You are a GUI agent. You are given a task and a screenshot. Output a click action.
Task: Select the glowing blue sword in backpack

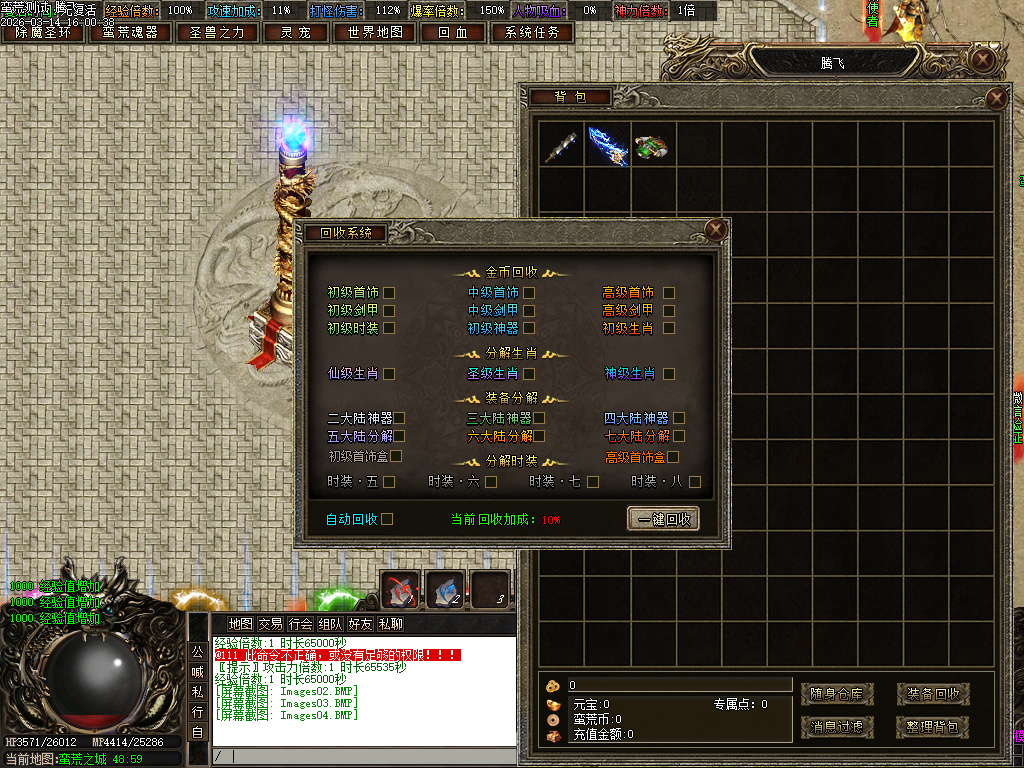pyautogui.click(x=607, y=145)
